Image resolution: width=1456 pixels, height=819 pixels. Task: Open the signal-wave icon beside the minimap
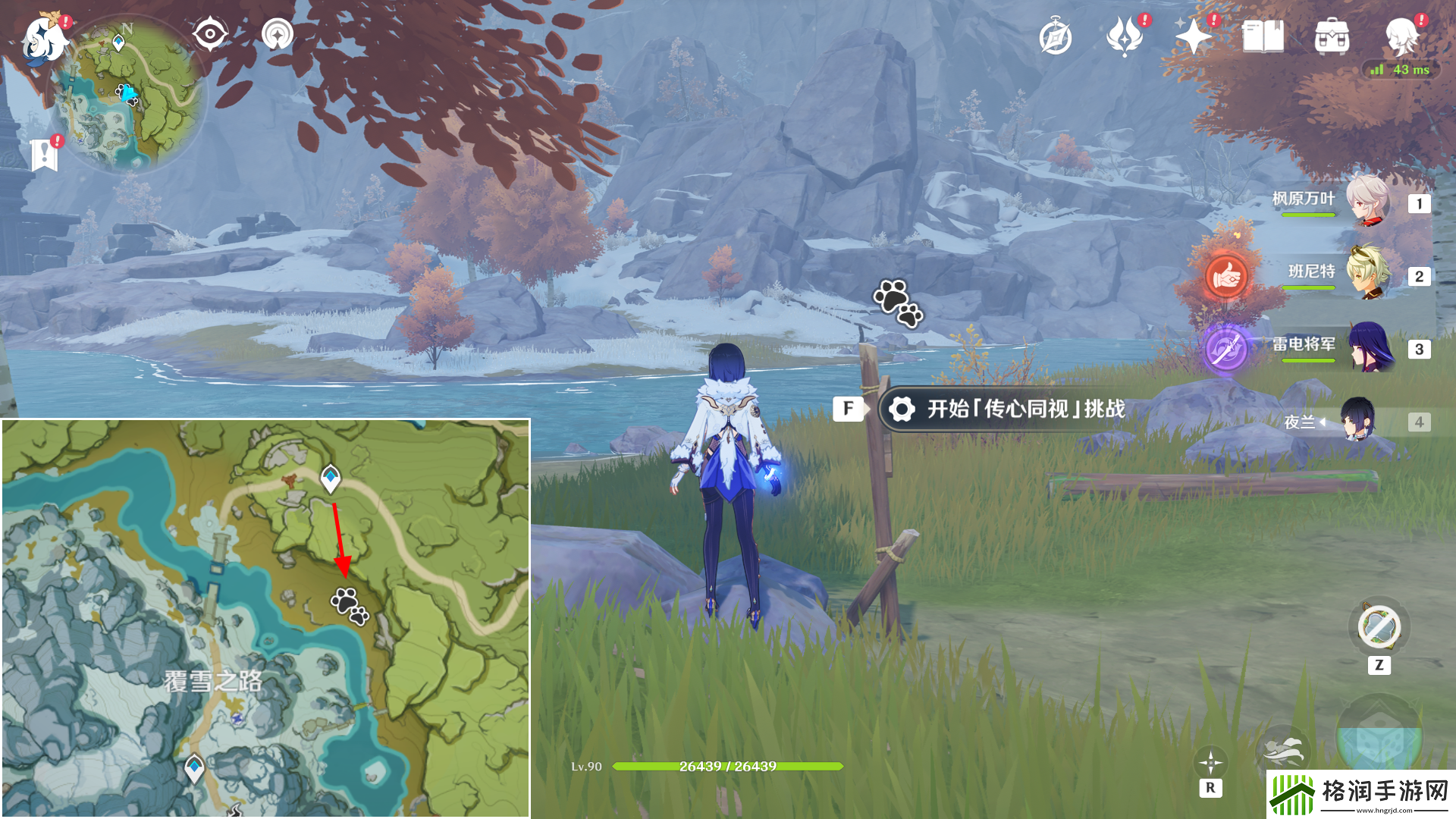[278, 34]
